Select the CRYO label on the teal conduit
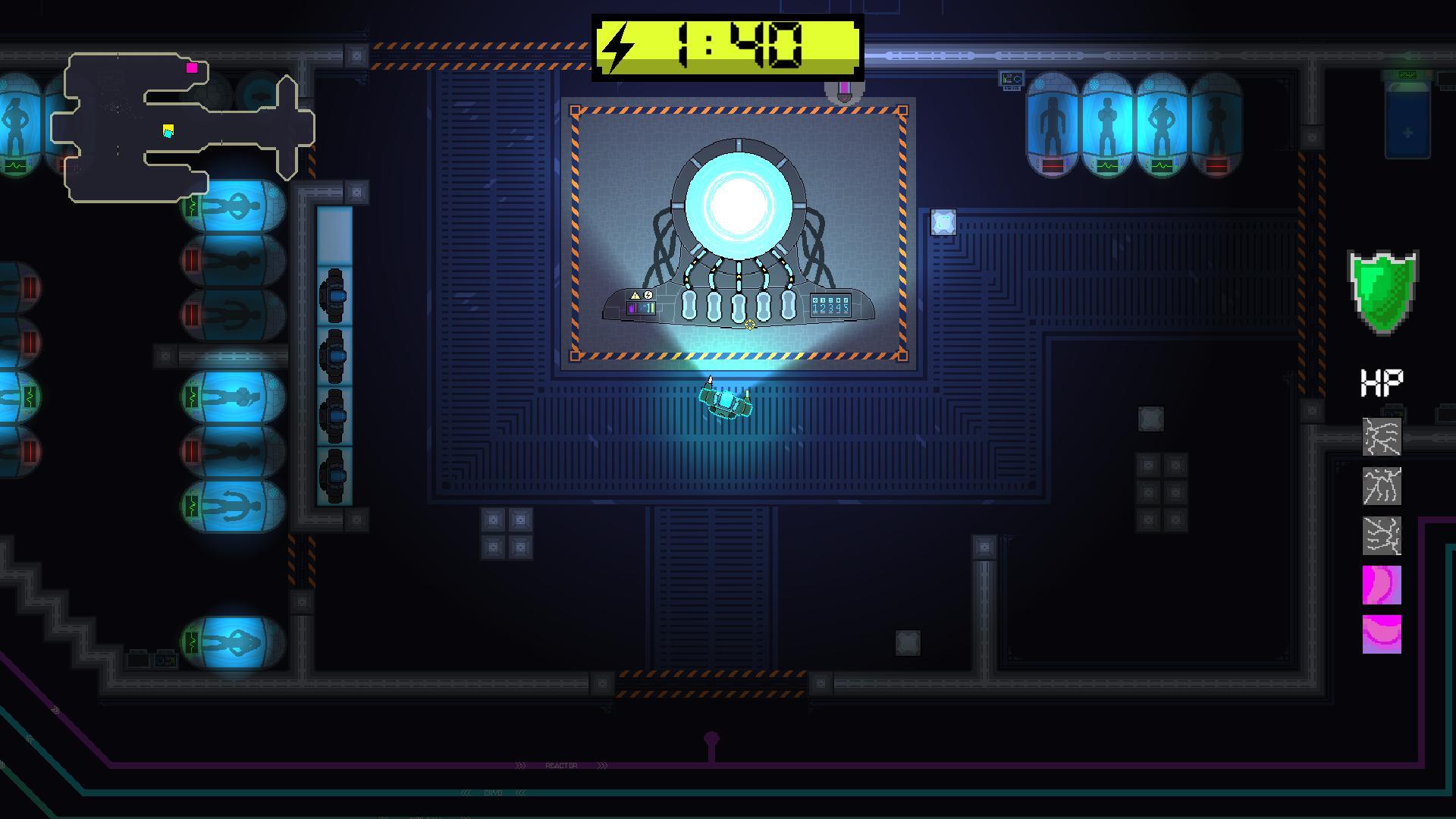Image resolution: width=1456 pixels, height=819 pixels. 494,792
